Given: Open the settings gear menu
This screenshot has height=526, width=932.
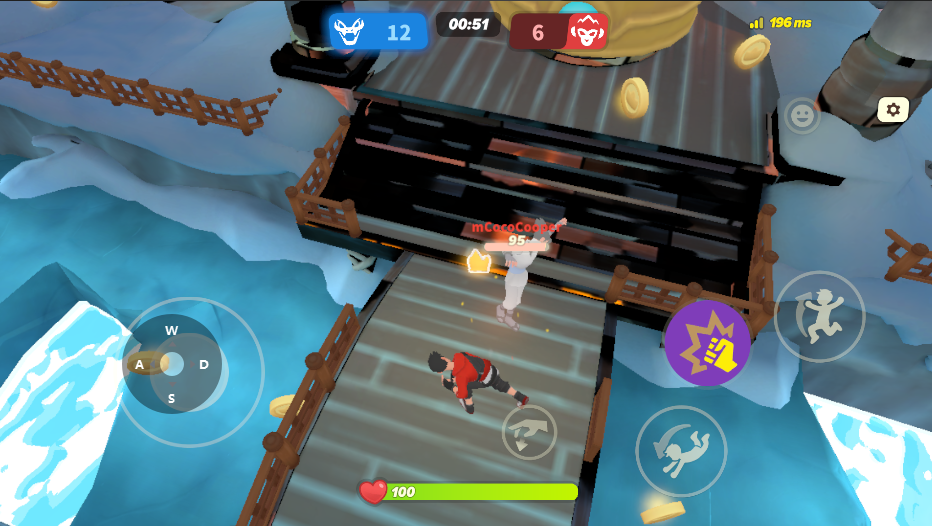Looking at the screenshot, I should 893,109.
